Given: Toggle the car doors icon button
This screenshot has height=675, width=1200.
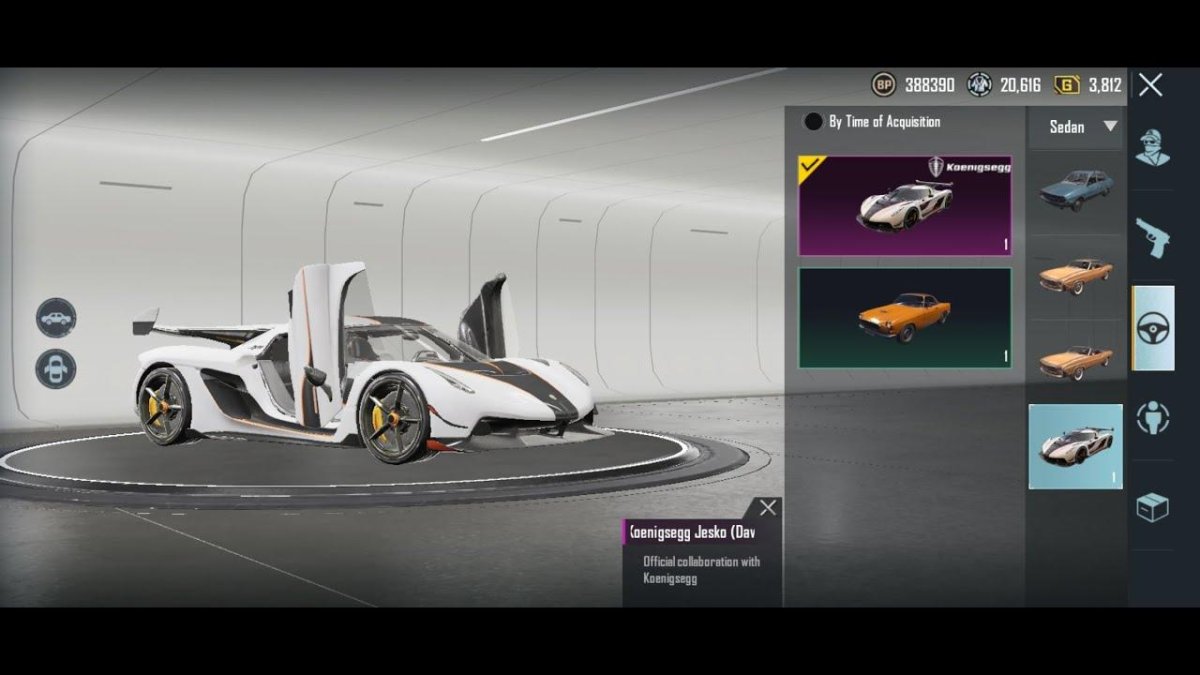Looking at the screenshot, I should (x=56, y=369).
